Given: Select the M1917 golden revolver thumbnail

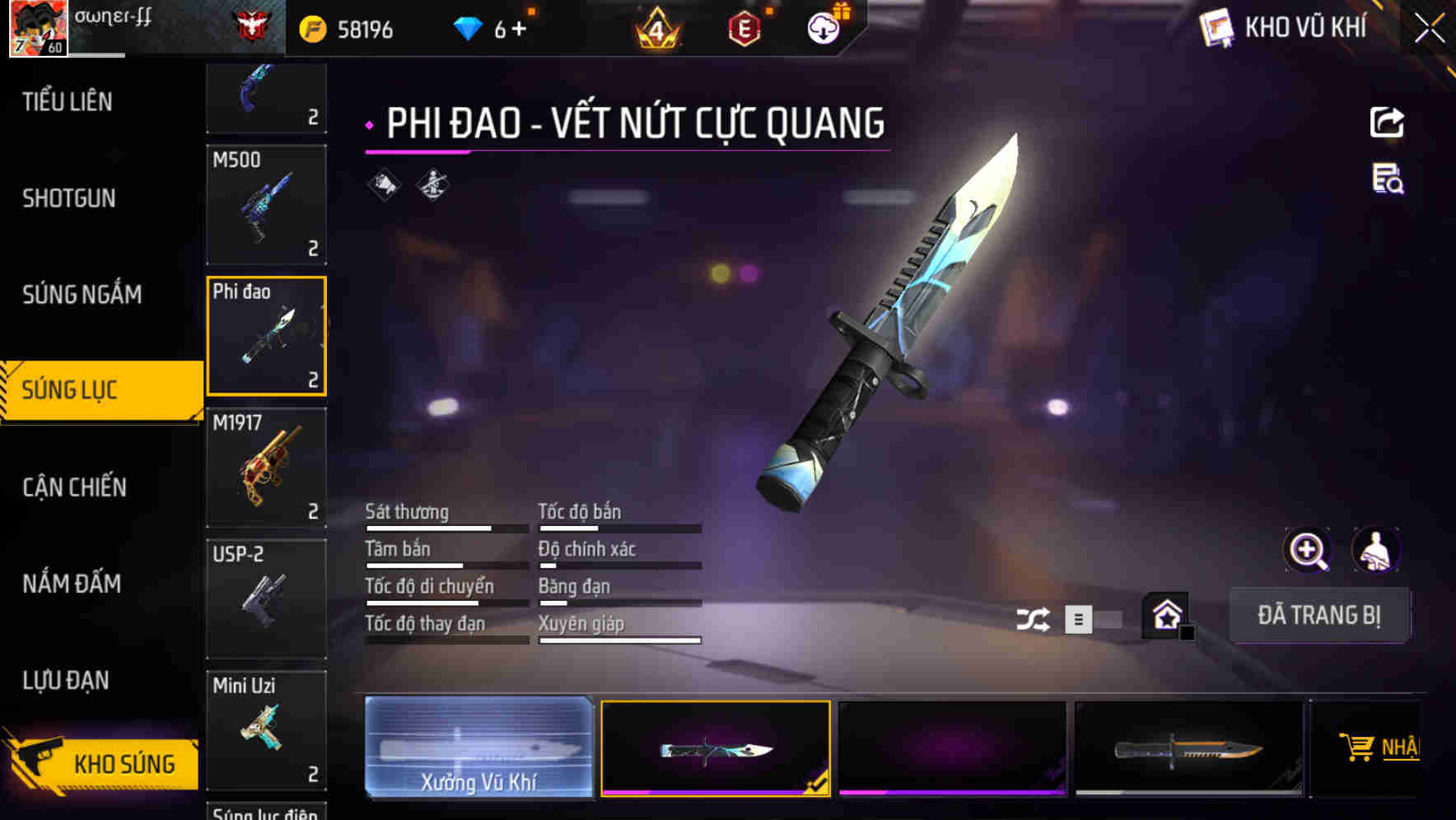Looking at the screenshot, I should (x=265, y=468).
